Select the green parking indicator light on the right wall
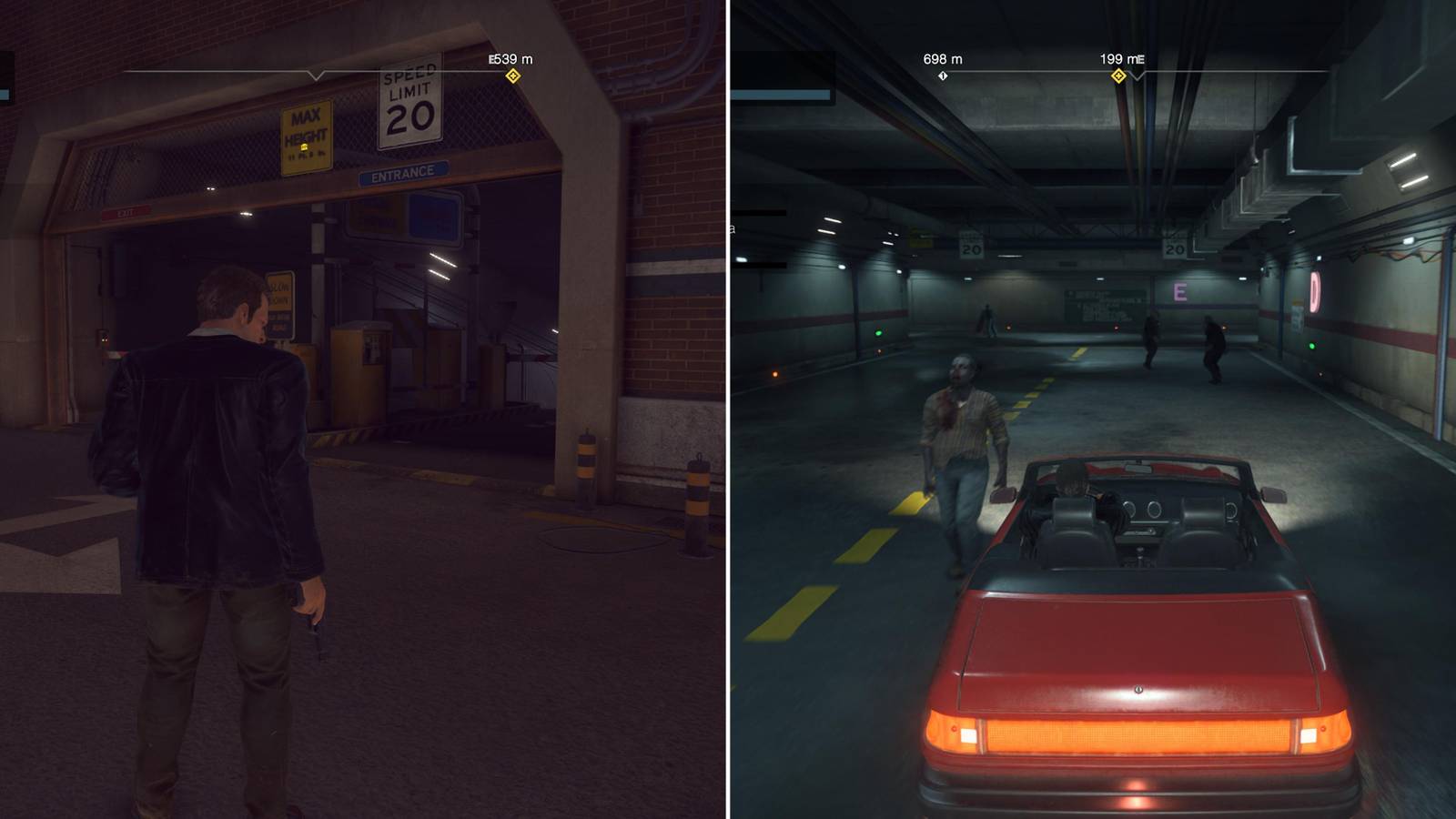The image size is (1456, 819). coord(1312,347)
